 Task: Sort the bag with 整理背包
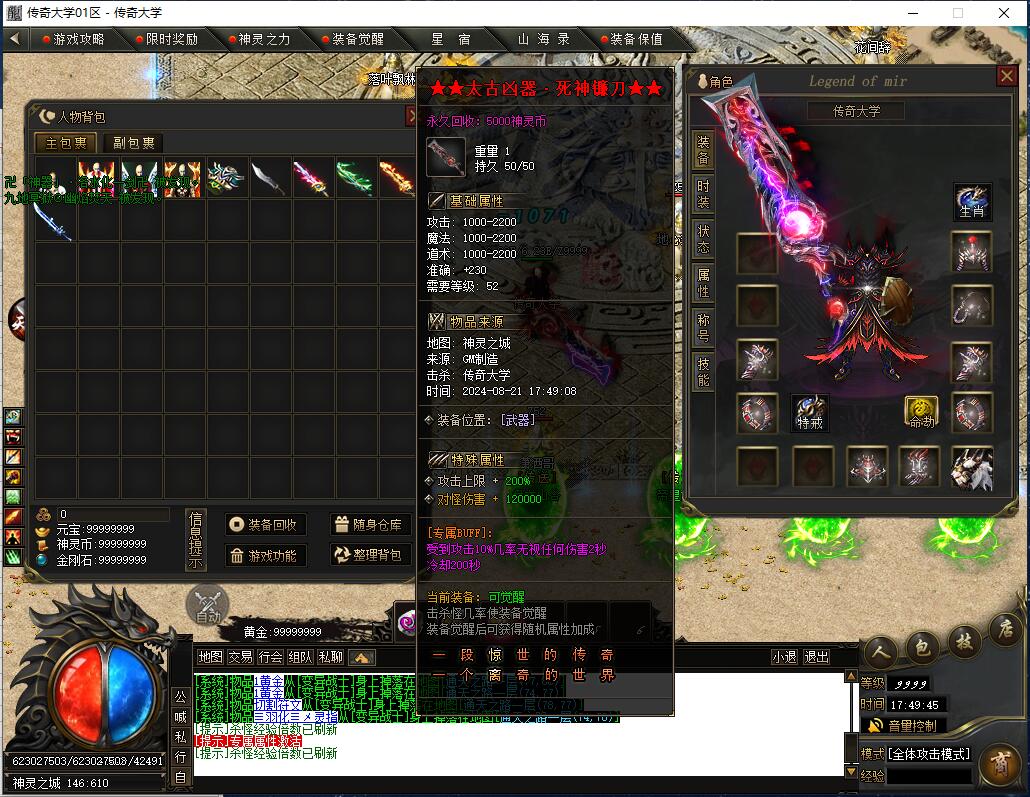point(370,555)
